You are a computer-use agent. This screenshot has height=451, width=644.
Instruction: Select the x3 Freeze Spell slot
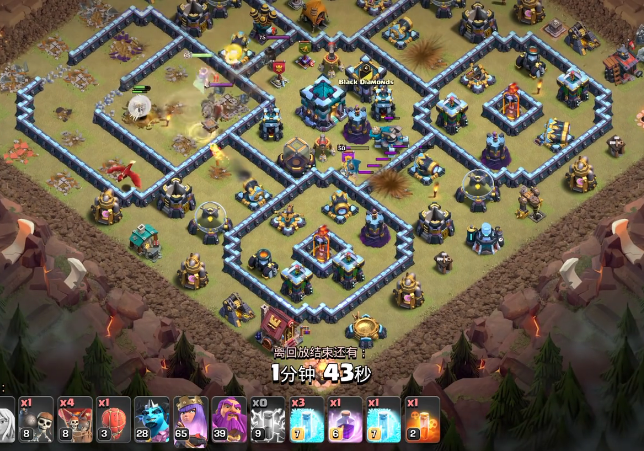click(304, 420)
